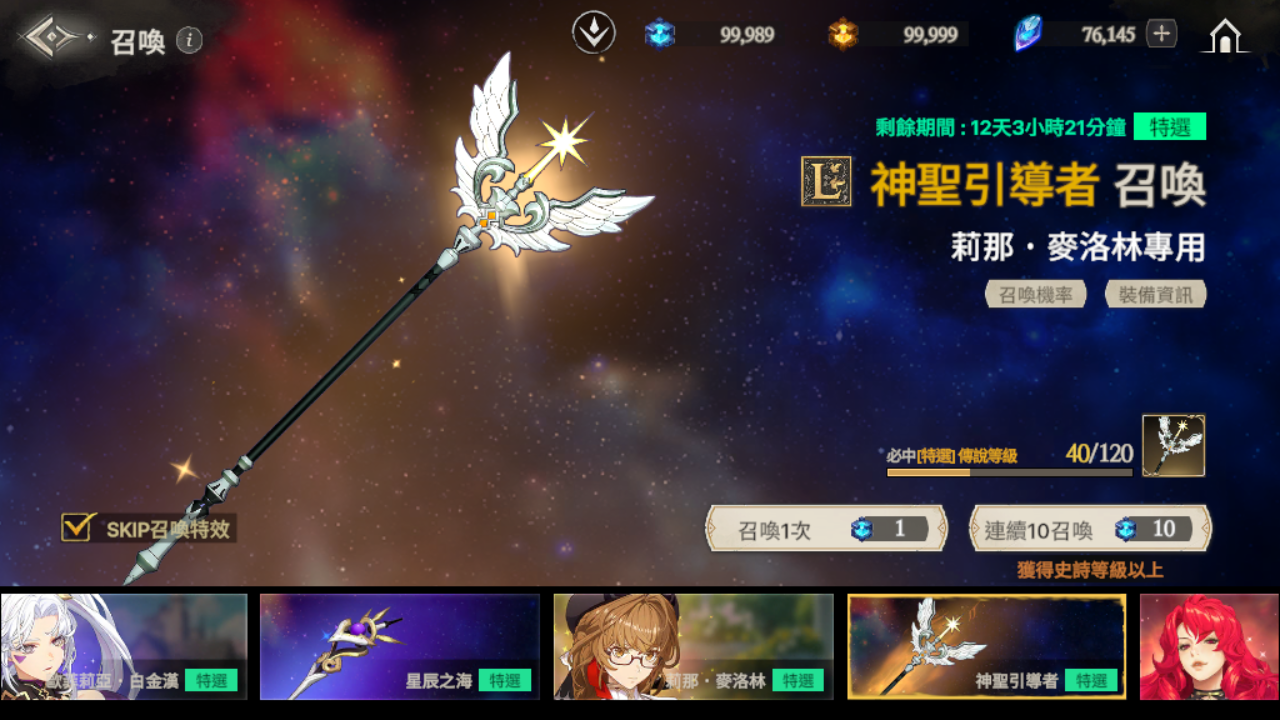Go back using the top-left arrow emblem

[x=52, y=38]
